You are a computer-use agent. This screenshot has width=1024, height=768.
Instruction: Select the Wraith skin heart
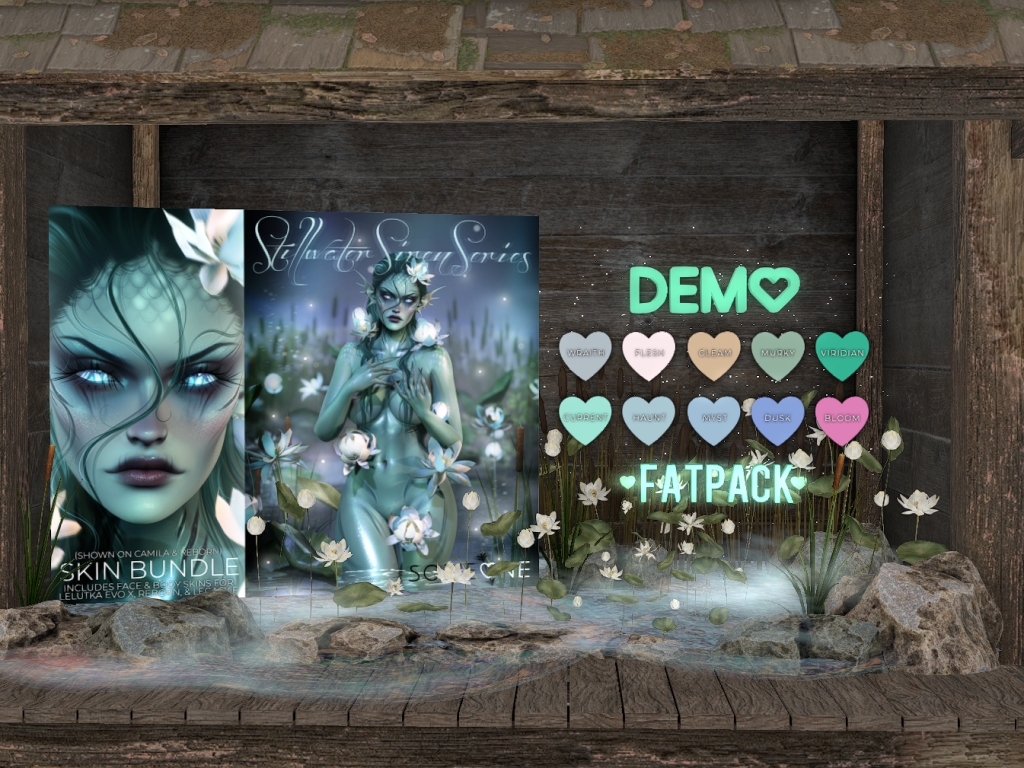(585, 355)
